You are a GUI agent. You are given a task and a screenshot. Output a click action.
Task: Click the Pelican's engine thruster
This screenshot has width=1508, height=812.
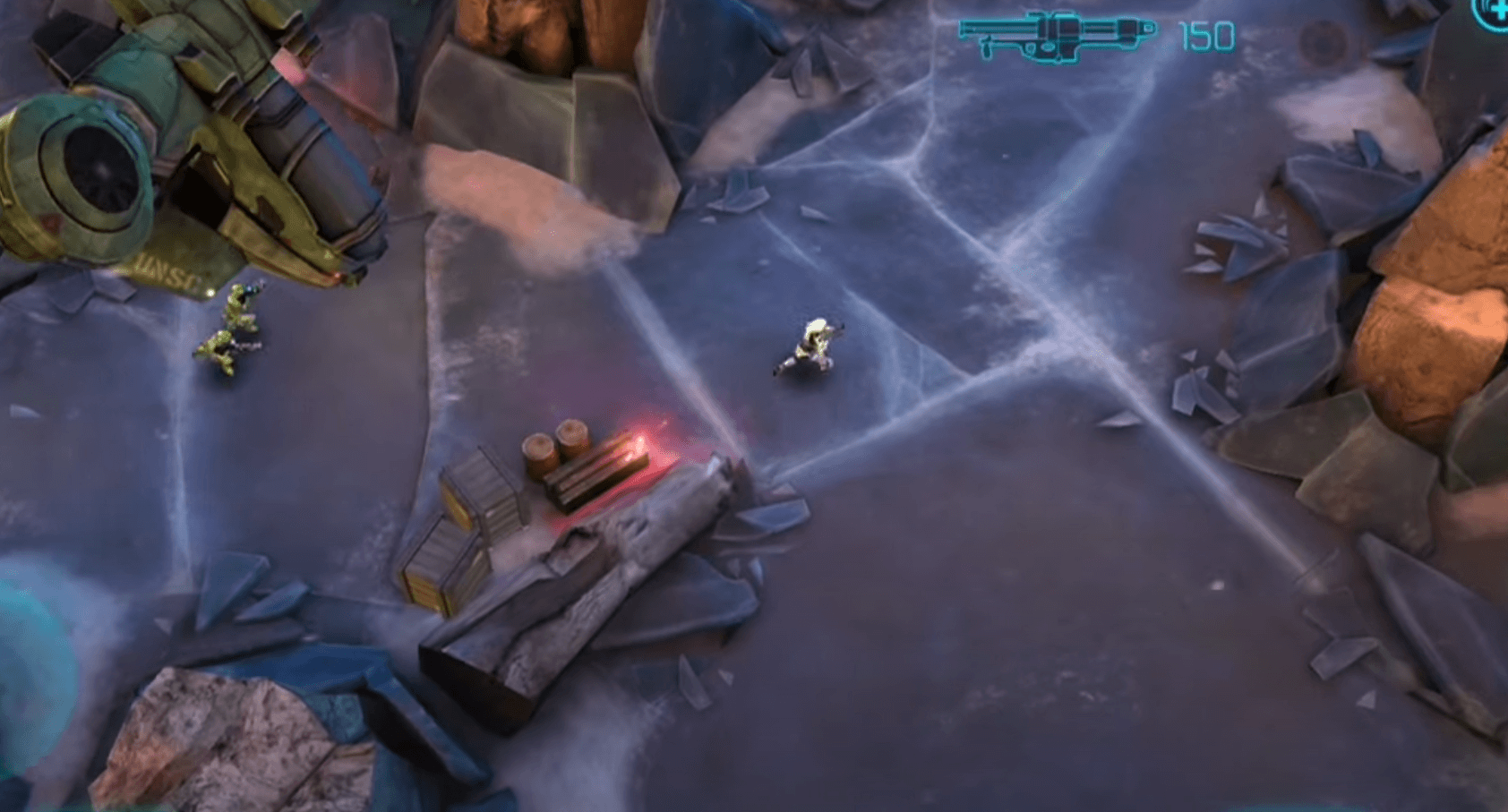(x=94, y=170)
